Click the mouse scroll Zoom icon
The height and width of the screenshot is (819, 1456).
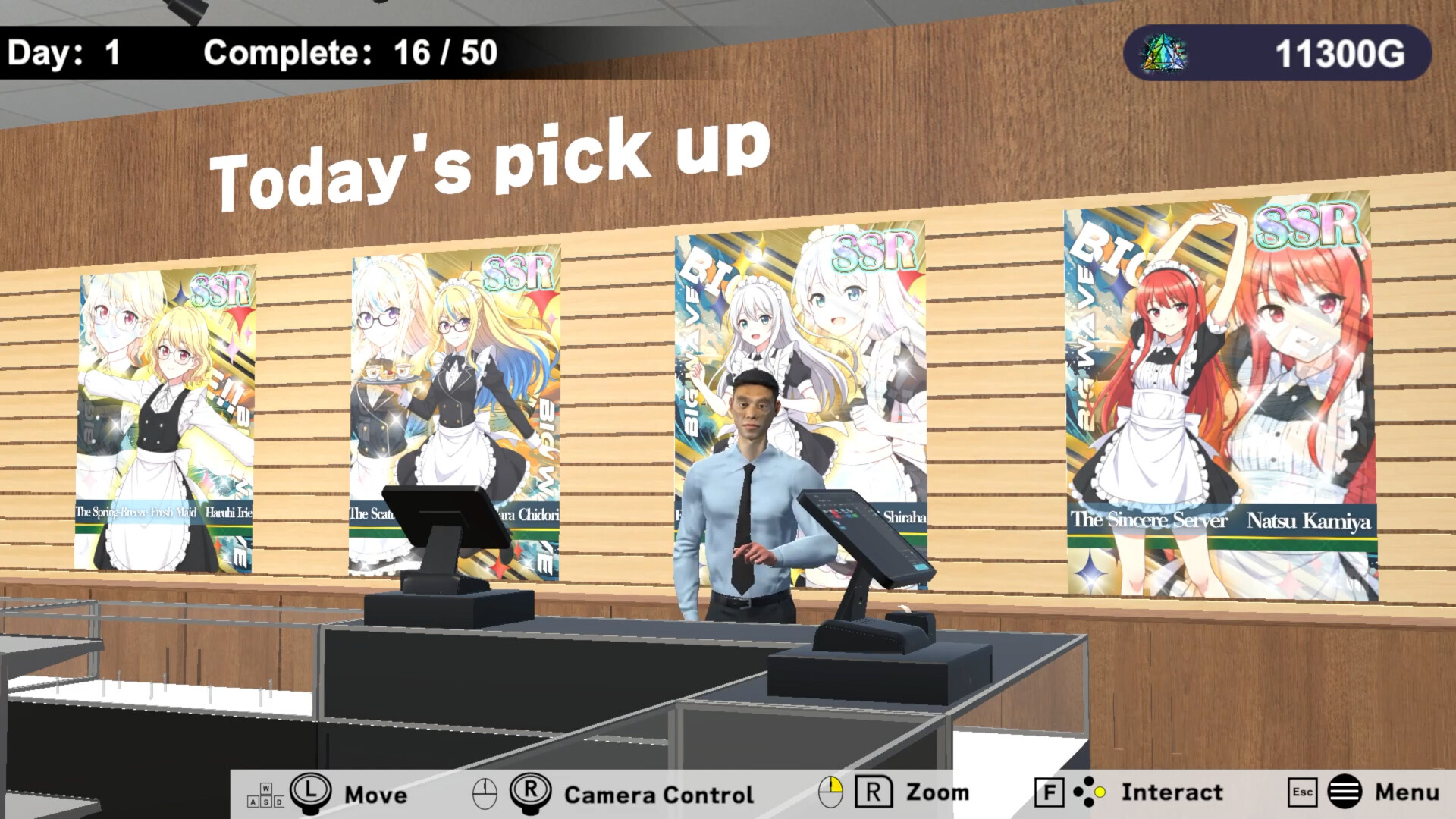coord(831,792)
